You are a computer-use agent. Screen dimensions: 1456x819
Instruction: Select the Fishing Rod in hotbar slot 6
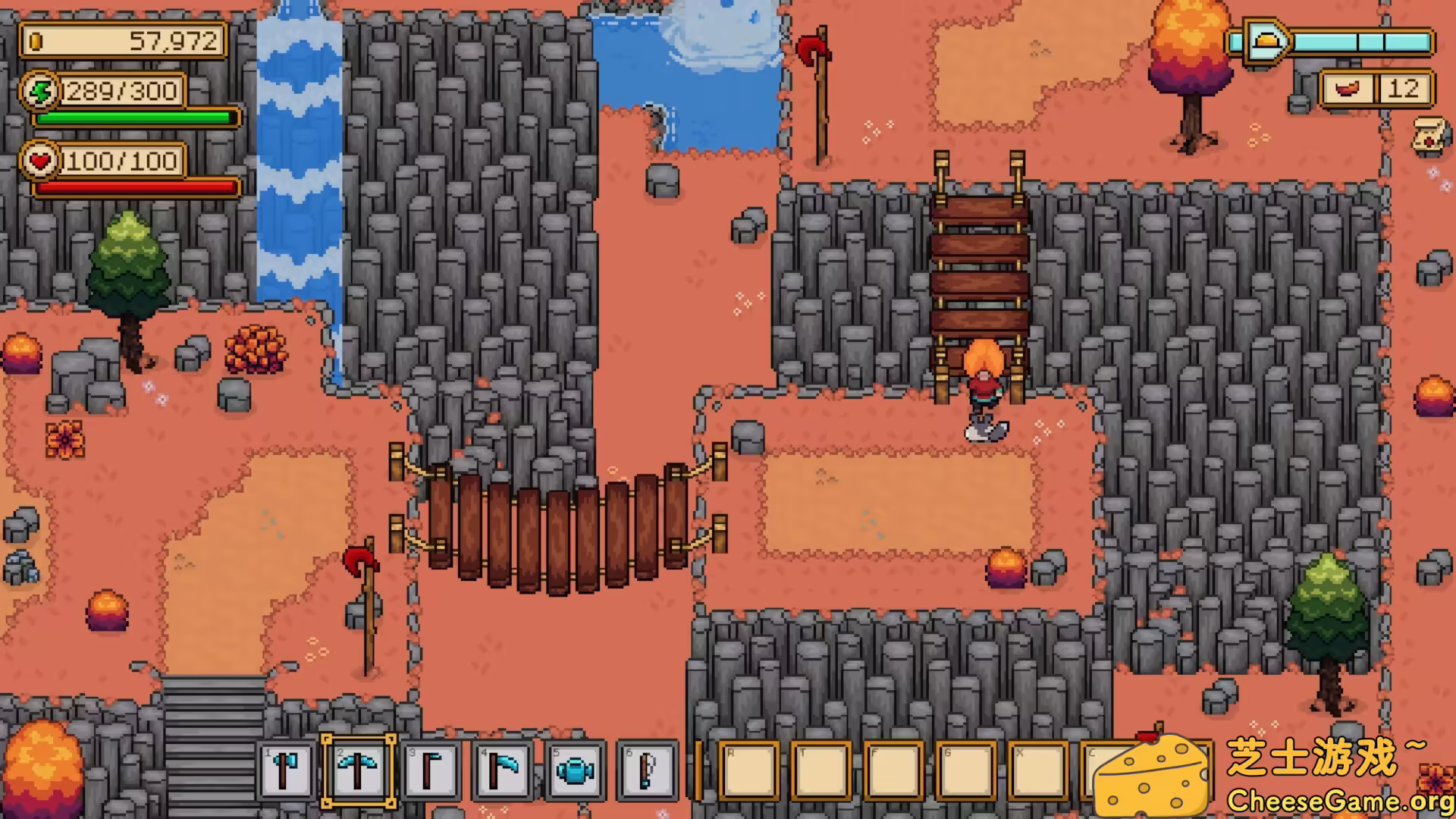tap(646, 770)
